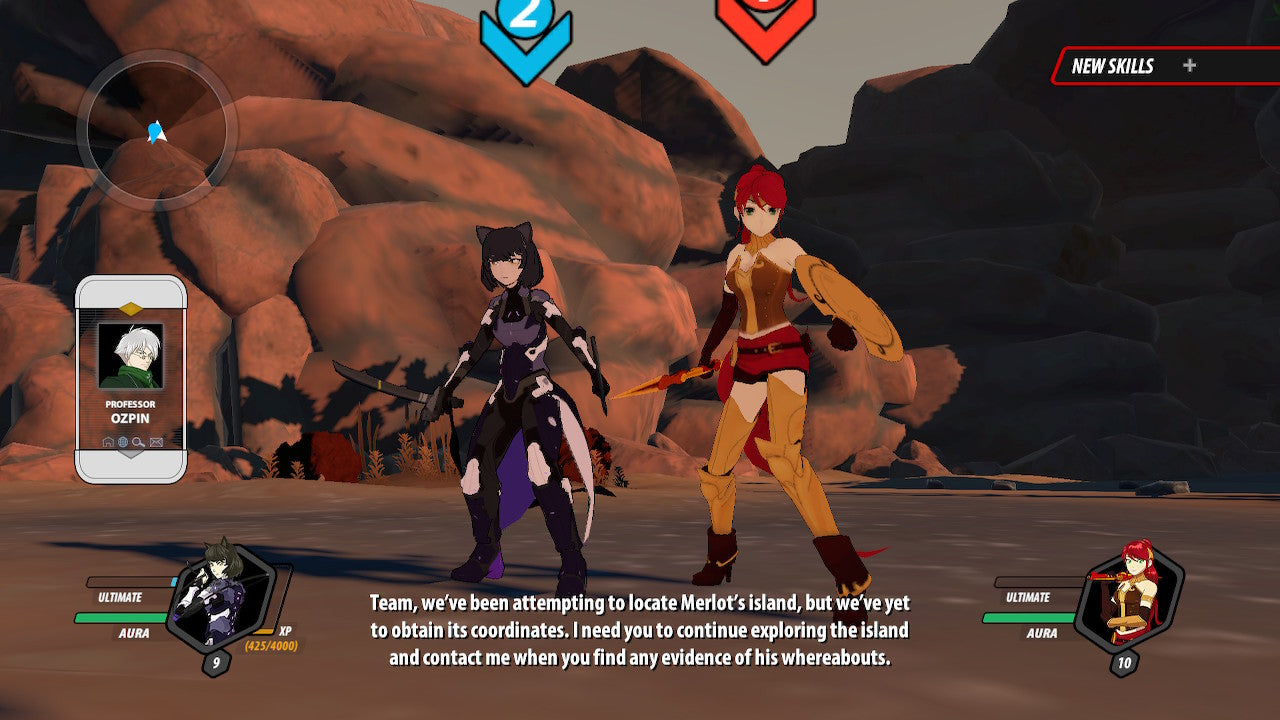Click the magnifier search icon on the phone

(137, 441)
